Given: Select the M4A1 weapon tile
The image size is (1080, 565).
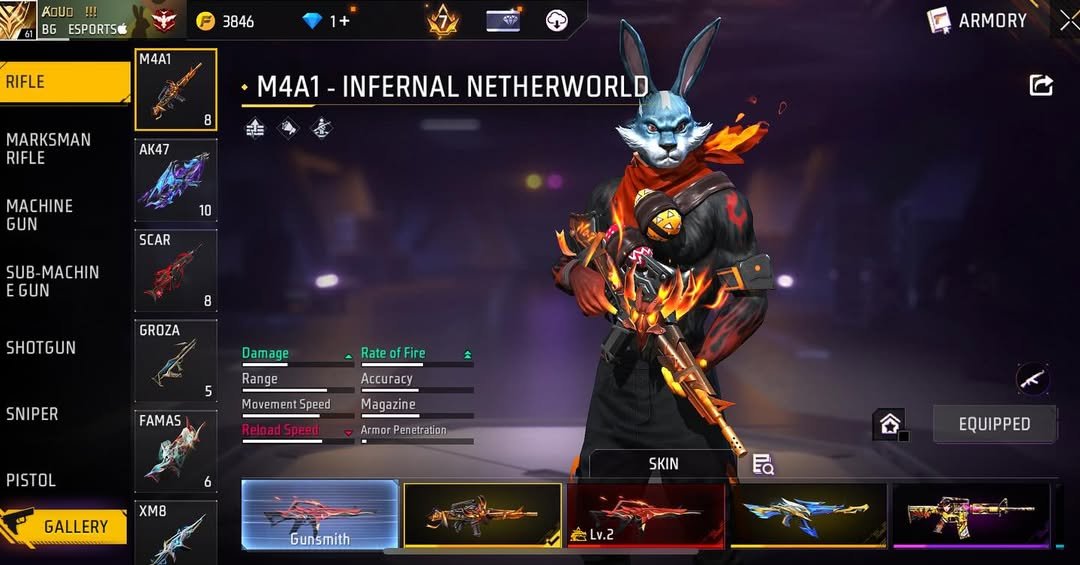Looking at the screenshot, I should point(176,90).
